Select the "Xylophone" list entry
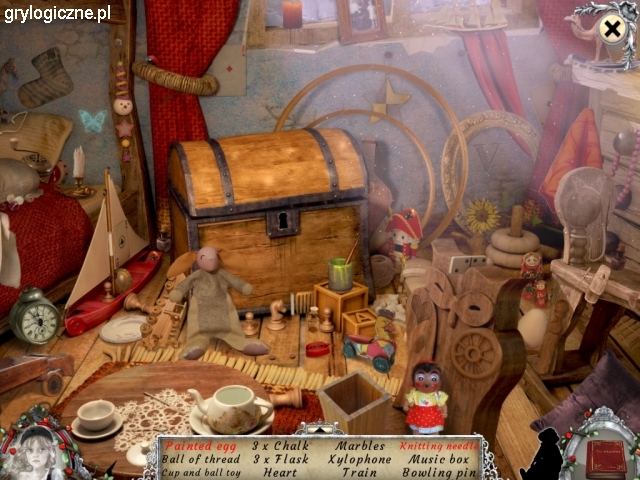 [360, 459]
